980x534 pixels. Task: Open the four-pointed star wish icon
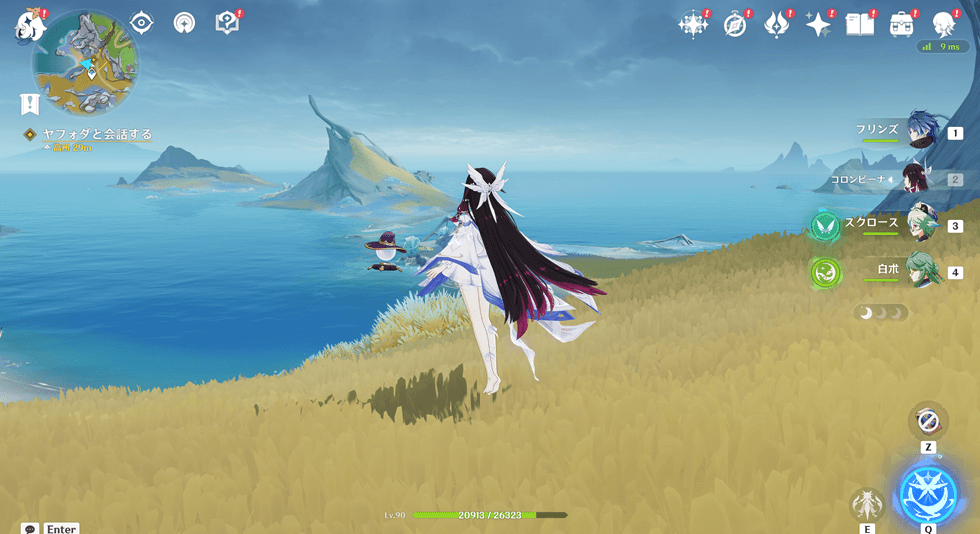coord(818,25)
